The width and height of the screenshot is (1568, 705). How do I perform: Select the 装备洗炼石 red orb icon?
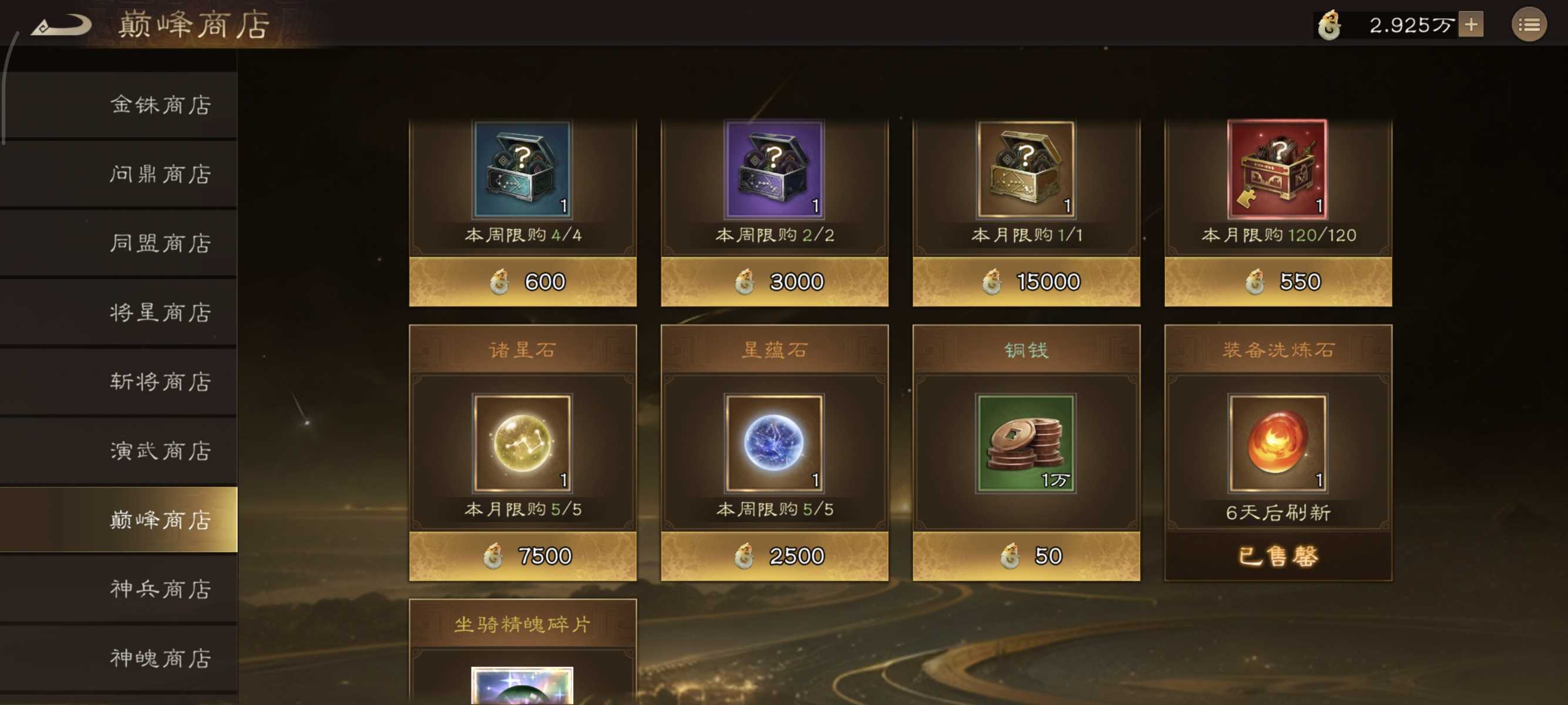coord(1278,444)
